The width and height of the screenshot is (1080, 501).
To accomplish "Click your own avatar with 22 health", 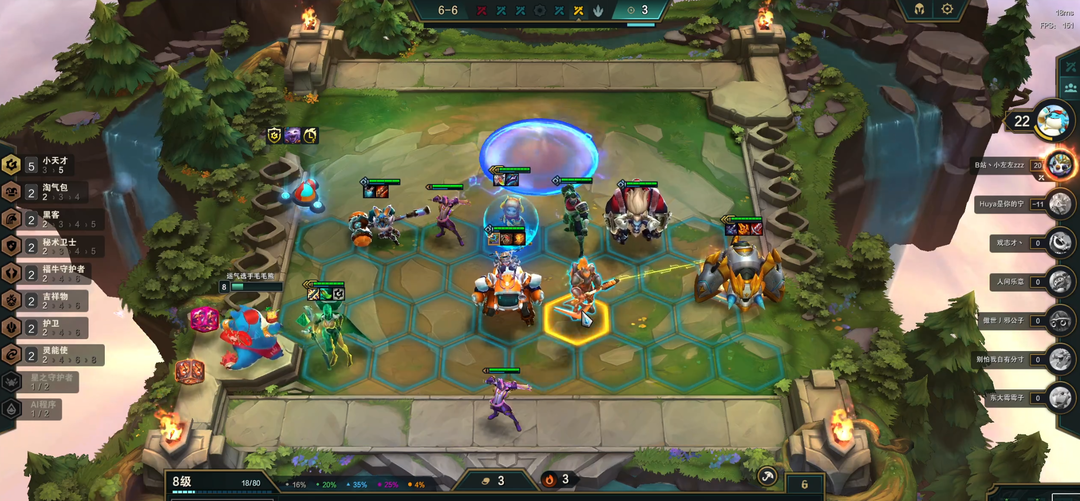I will coord(1053,121).
